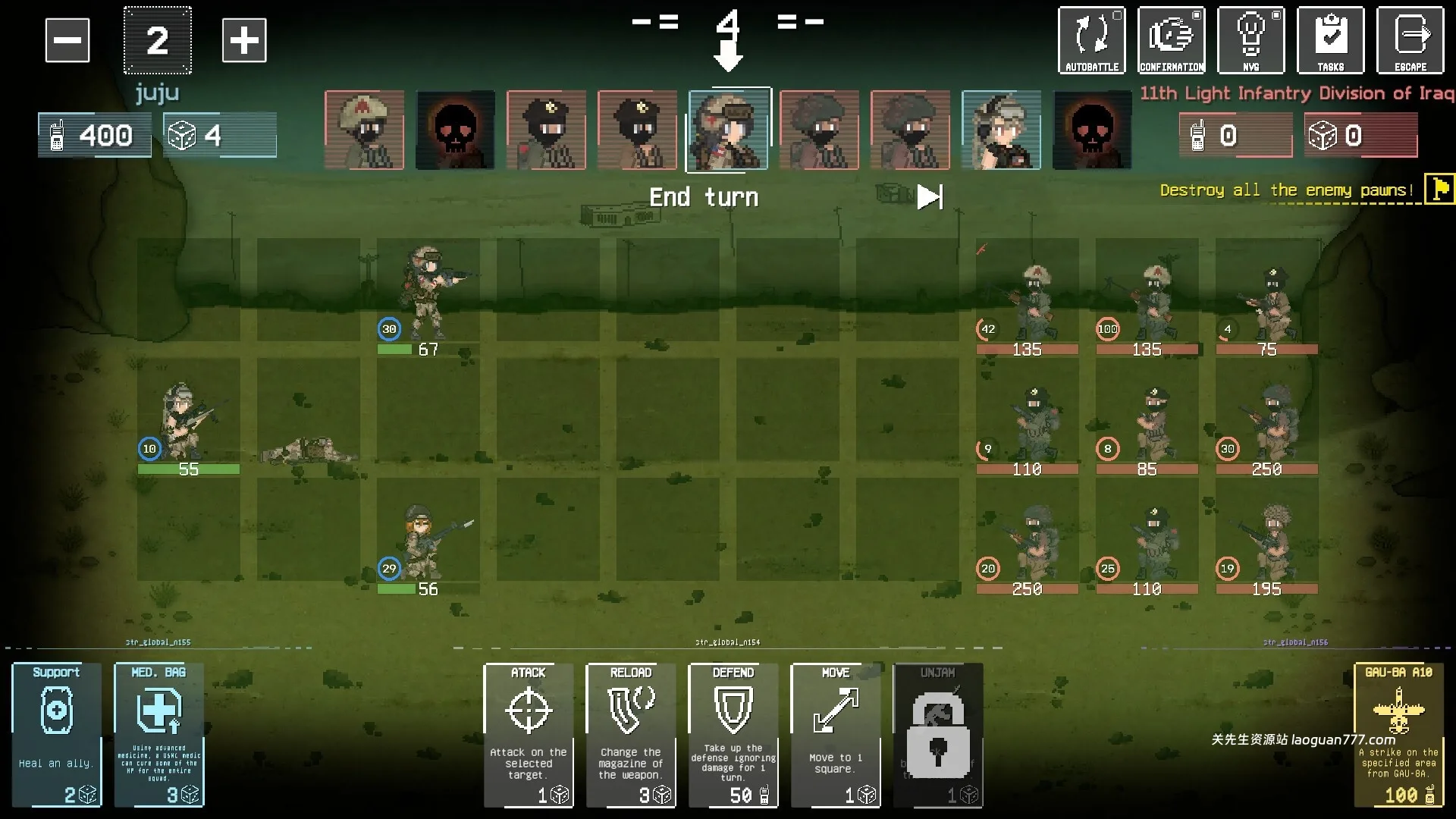Increase the counter with the plus stepper
Image resolution: width=1456 pixels, height=819 pixels.
click(244, 40)
